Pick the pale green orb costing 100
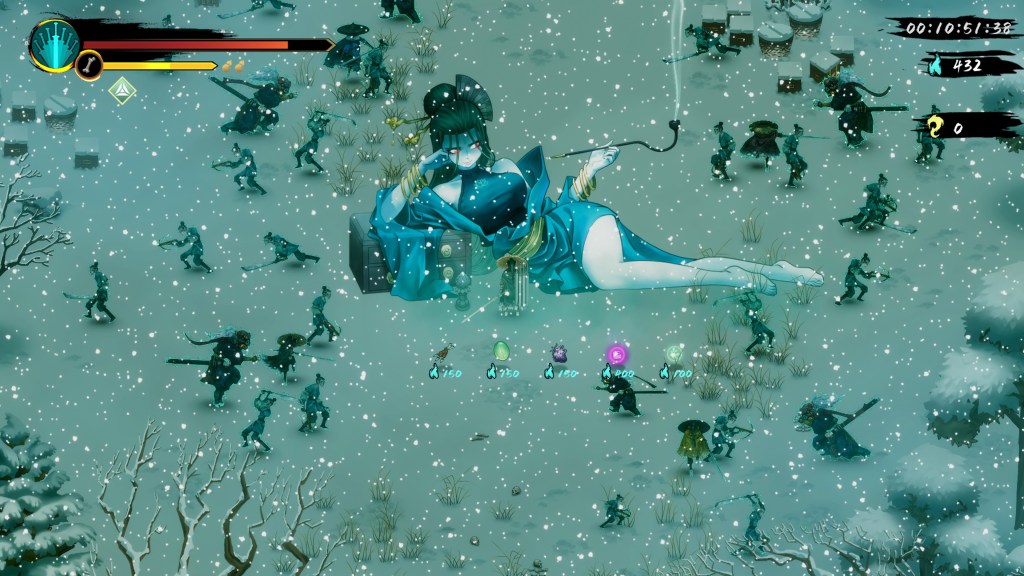Screen dimensions: 1024x576 pos(675,353)
